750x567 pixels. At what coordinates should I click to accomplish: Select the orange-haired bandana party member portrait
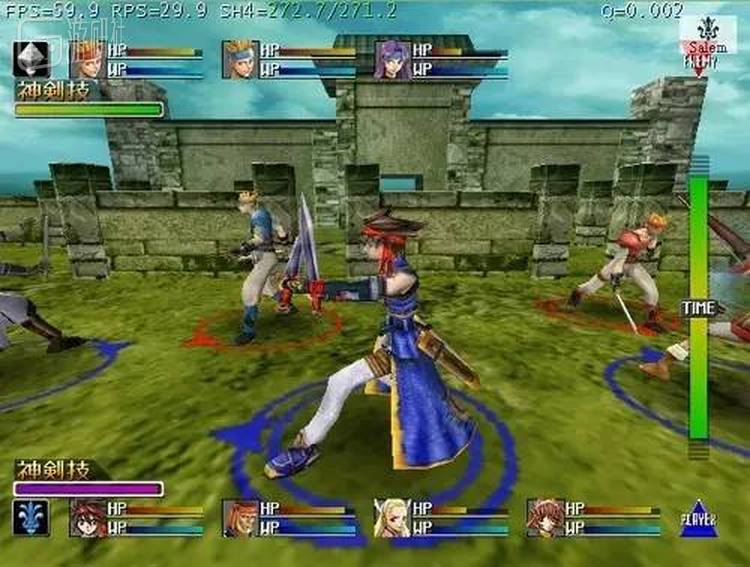pyautogui.click(x=240, y=517)
